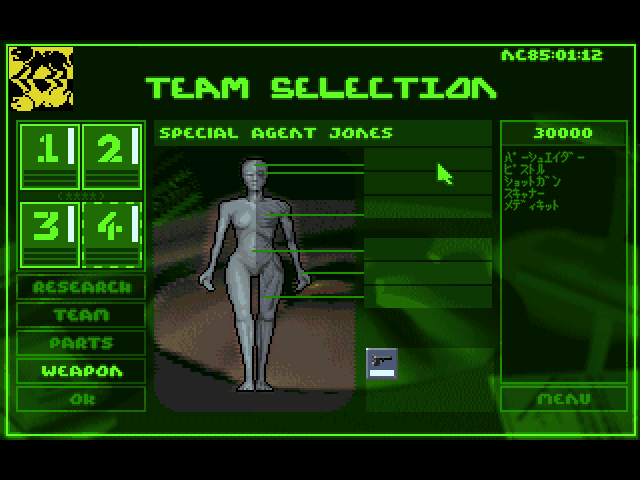Return to the Menu

click(x=563, y=399)
